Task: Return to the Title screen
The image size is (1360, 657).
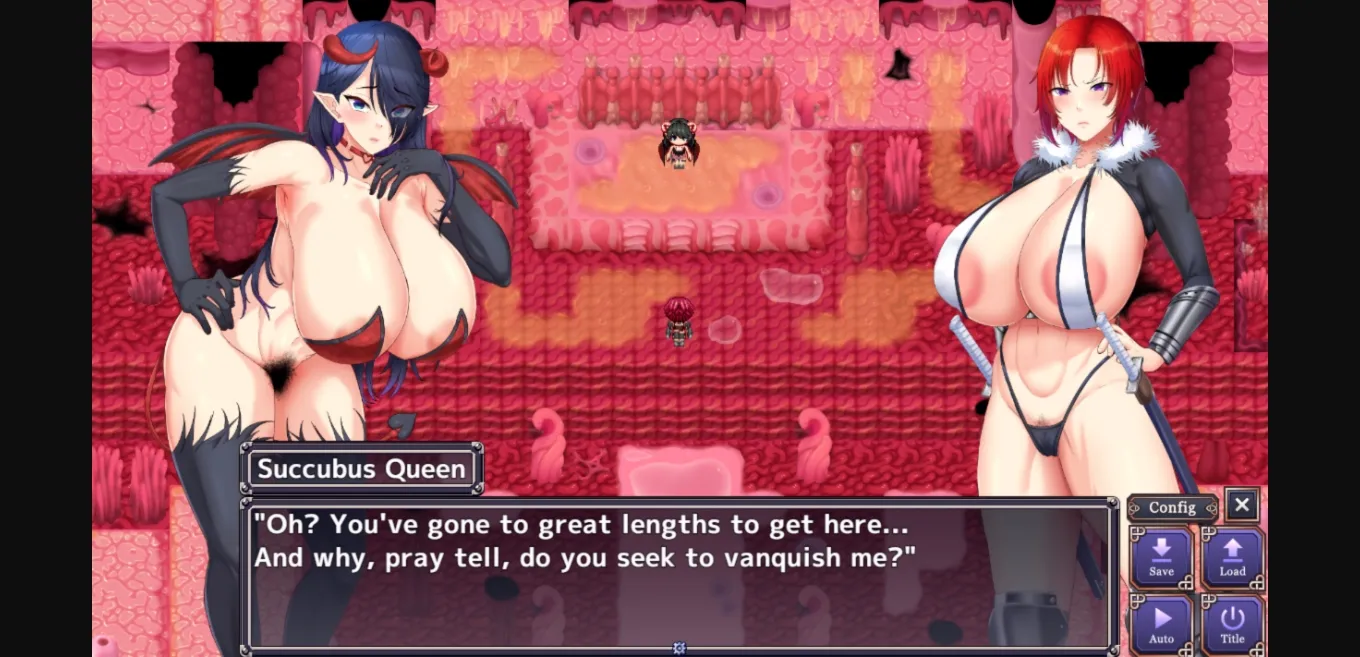Action: (1232, 625)
